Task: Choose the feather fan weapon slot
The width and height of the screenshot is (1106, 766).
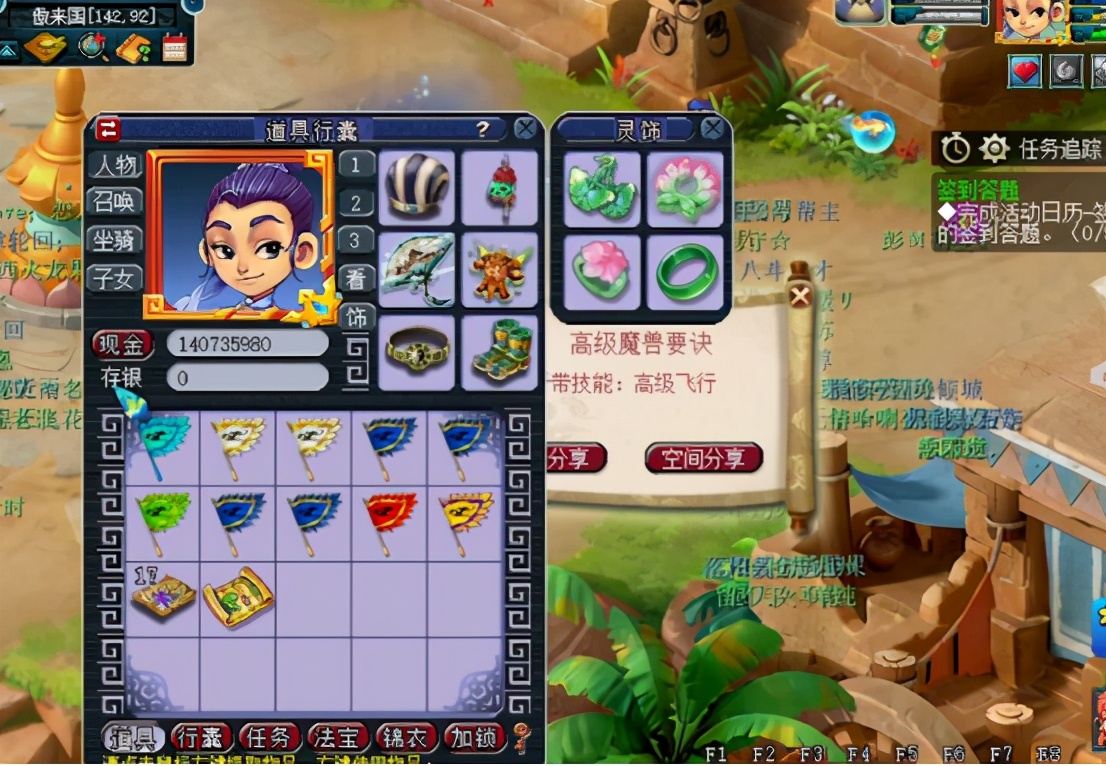Action: point(416,270)
